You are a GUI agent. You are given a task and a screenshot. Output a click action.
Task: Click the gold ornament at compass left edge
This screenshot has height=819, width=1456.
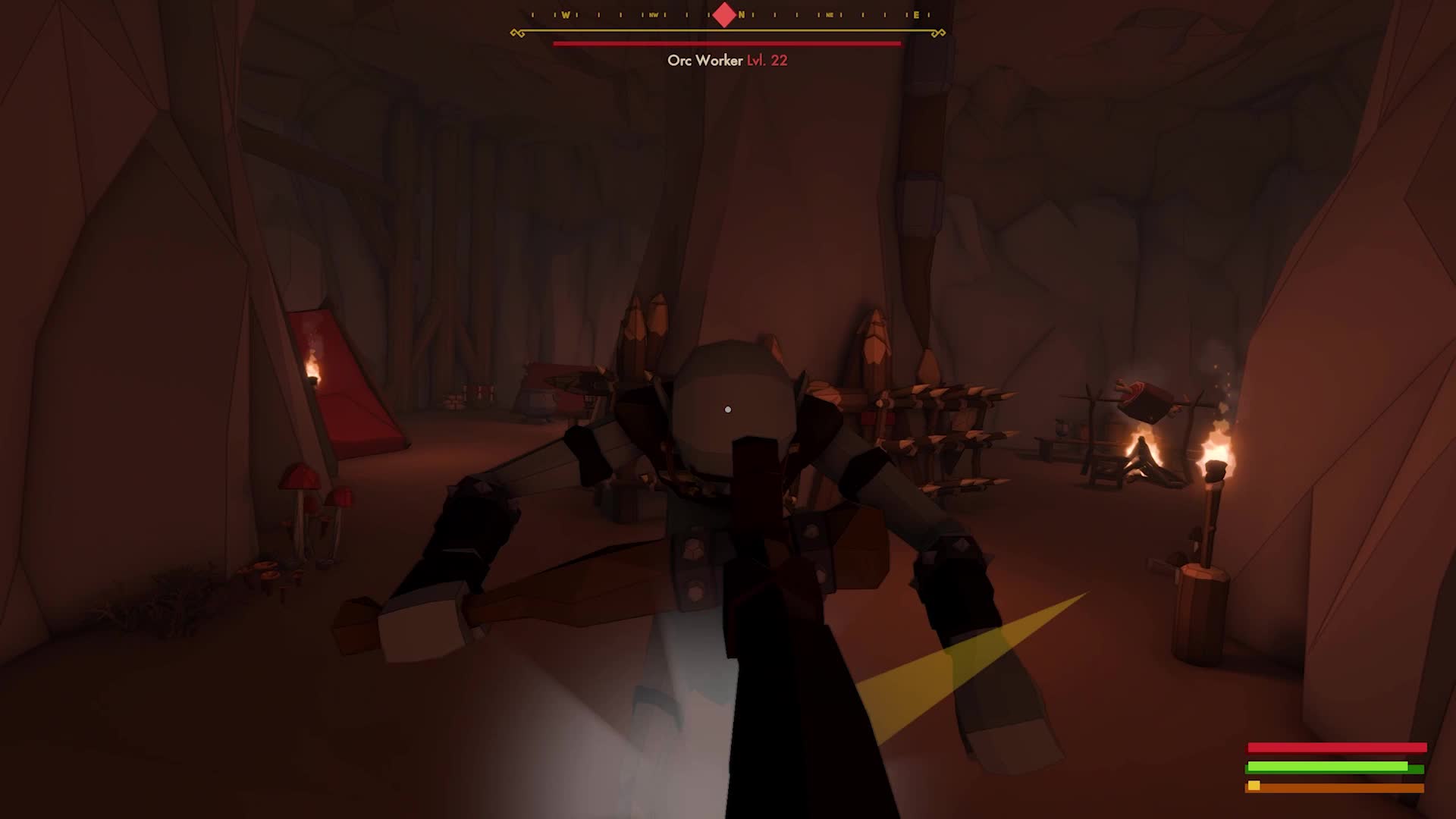click(519, 33)
